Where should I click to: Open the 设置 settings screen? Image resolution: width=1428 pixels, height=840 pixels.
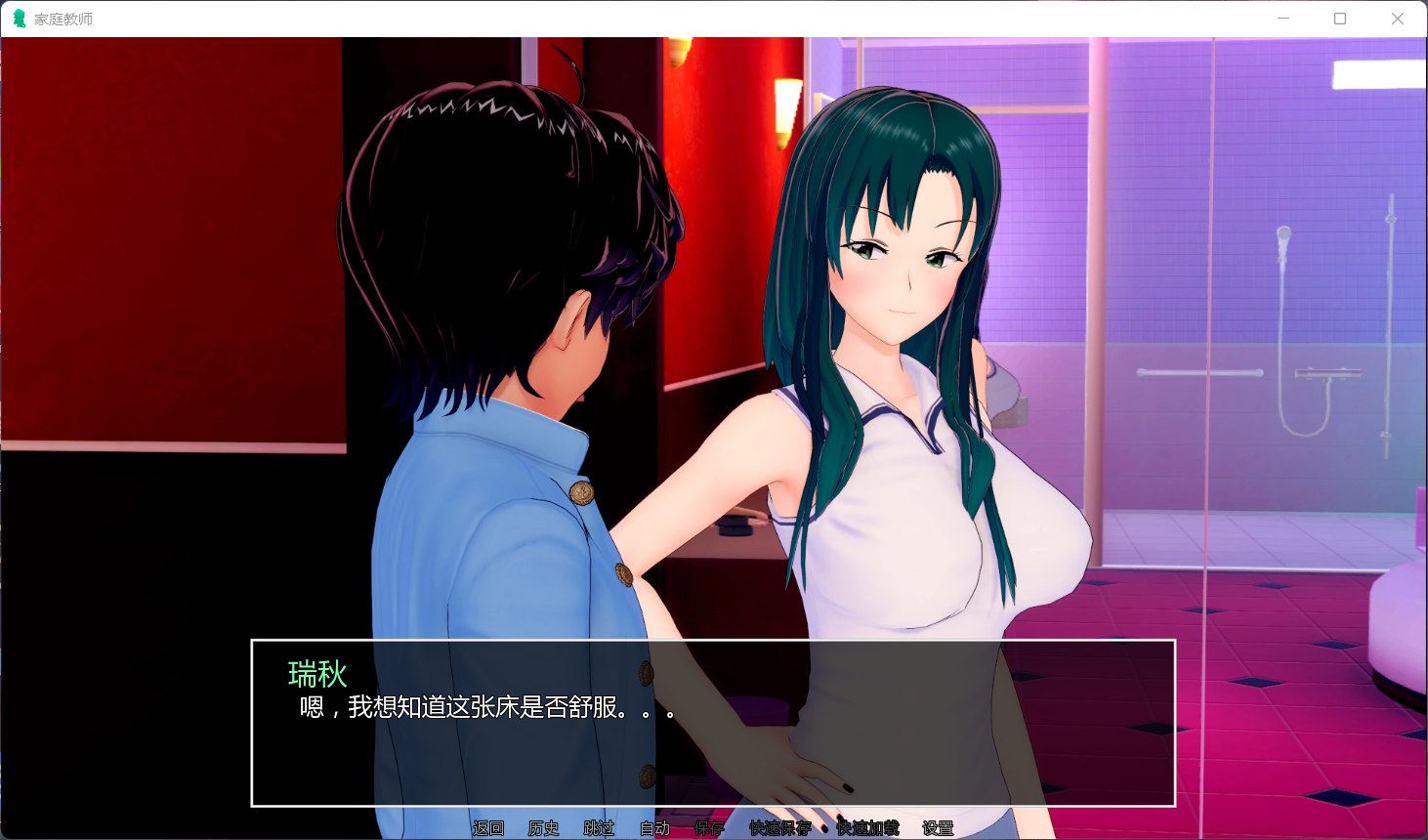pos(936,826)
